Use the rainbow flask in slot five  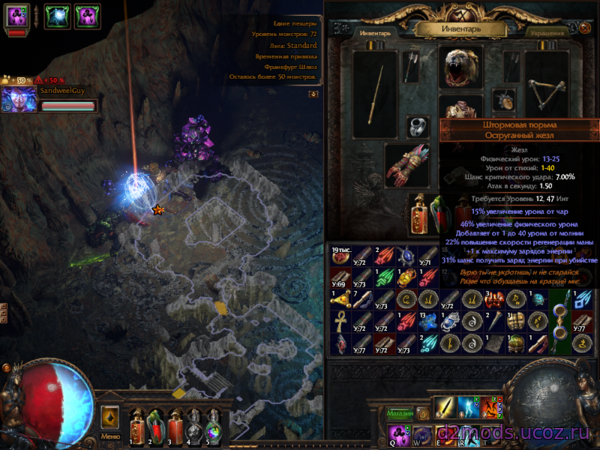coord(212,424)
